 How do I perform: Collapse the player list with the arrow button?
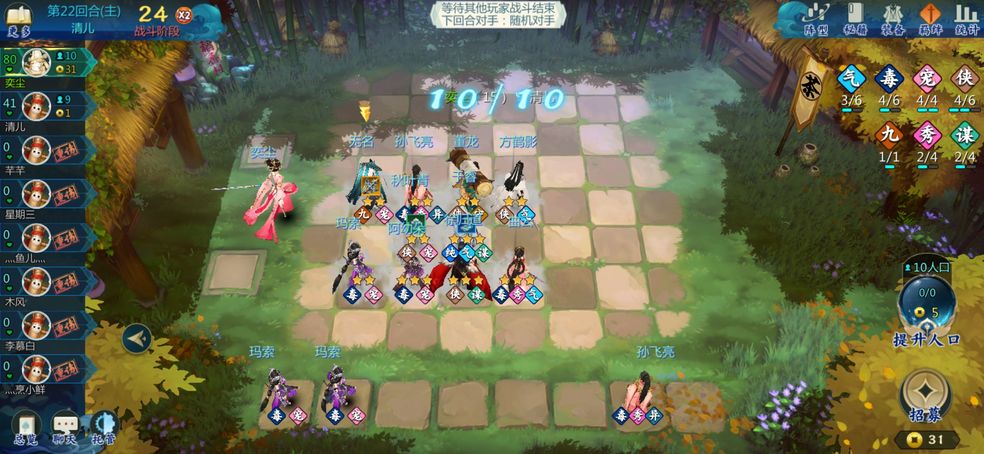click(x=138, y=339)
